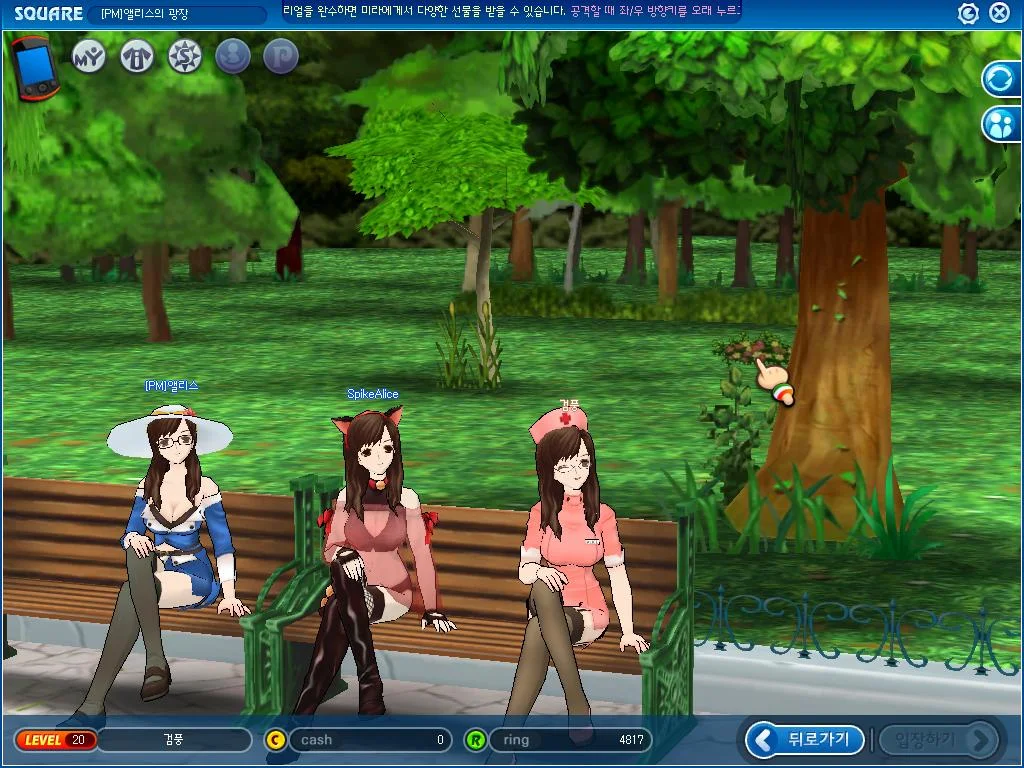The image size is (1024, 768).
Task: Open the gear settings button
Action: click(x=968, y=13)
